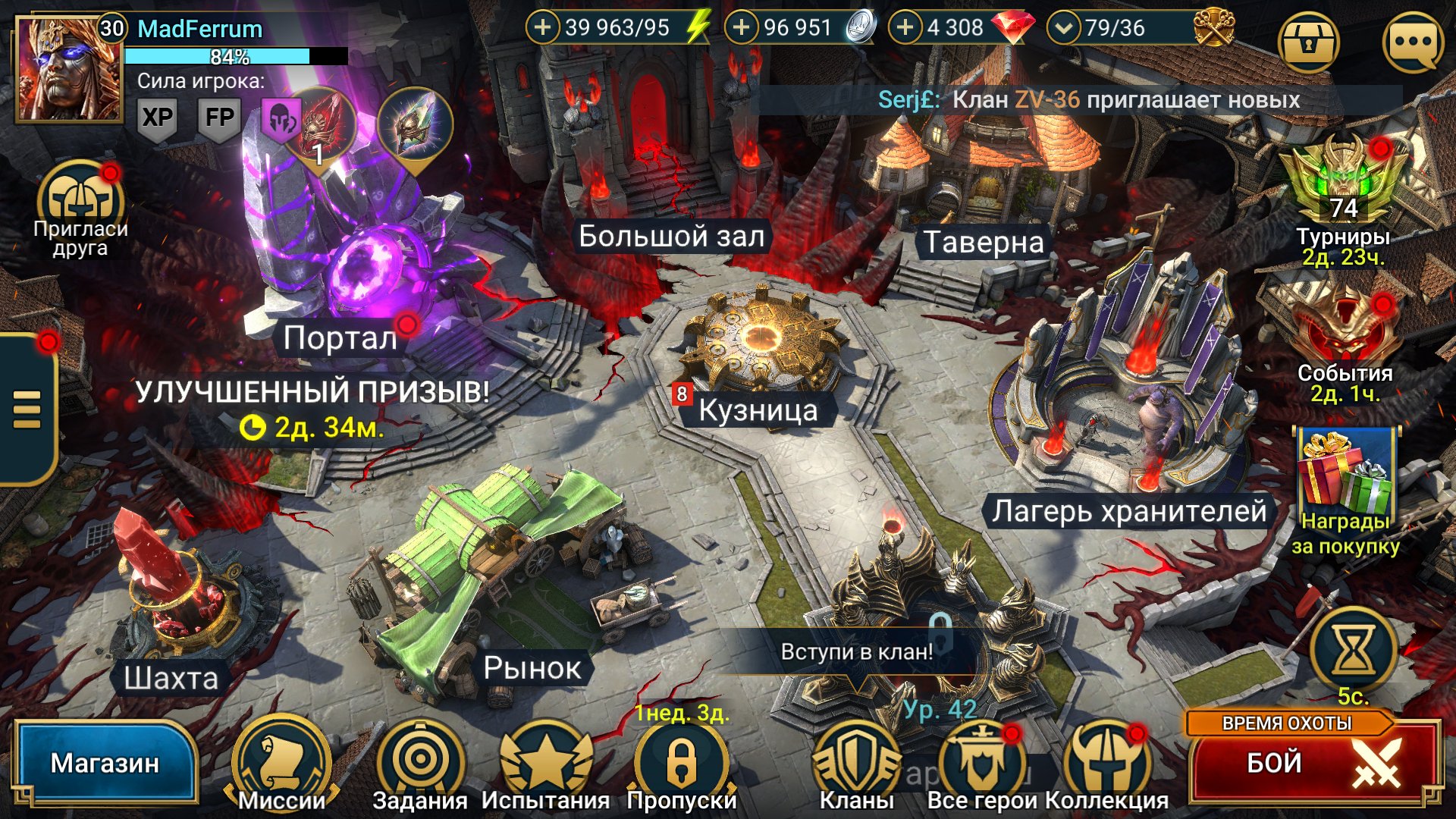Open the Испытания challenges menu

coord(545,762)
